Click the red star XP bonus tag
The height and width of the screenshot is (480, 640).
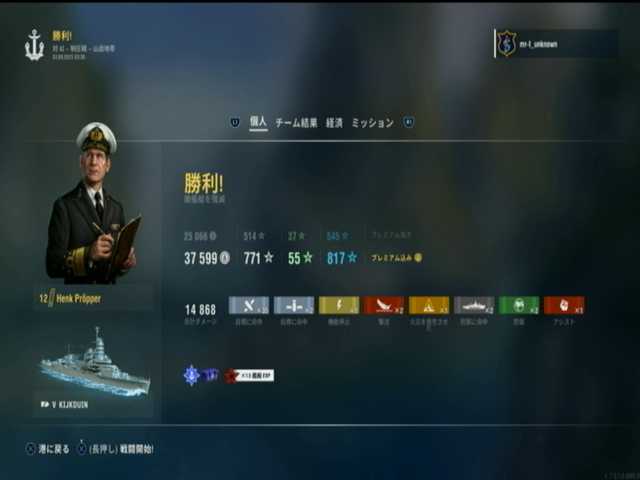point(248,375)
